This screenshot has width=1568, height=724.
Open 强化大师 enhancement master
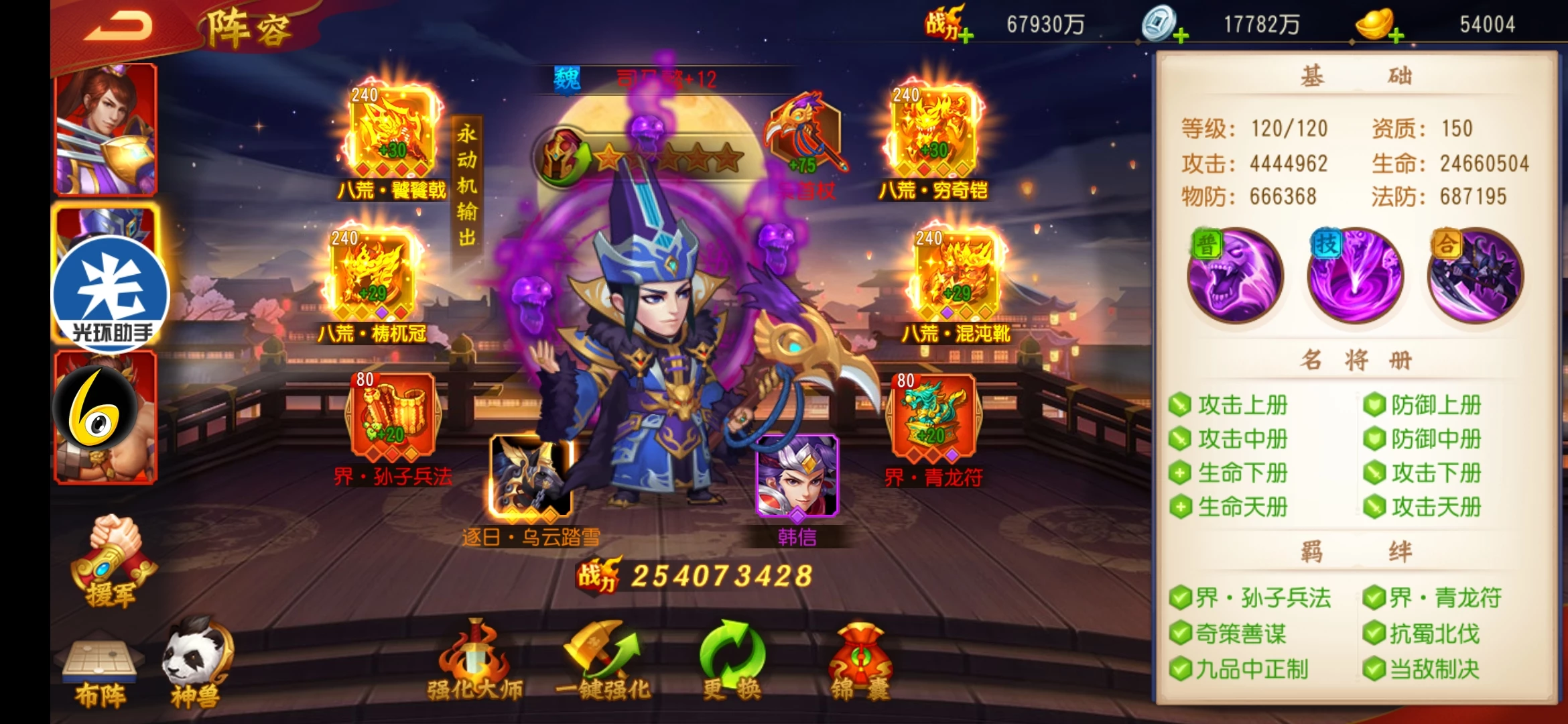(475, 660)
